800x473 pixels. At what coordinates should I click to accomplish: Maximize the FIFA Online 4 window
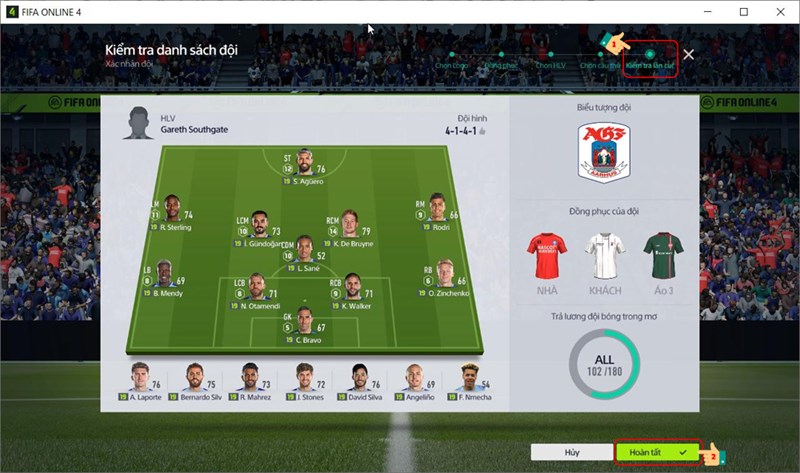point(743,12)
